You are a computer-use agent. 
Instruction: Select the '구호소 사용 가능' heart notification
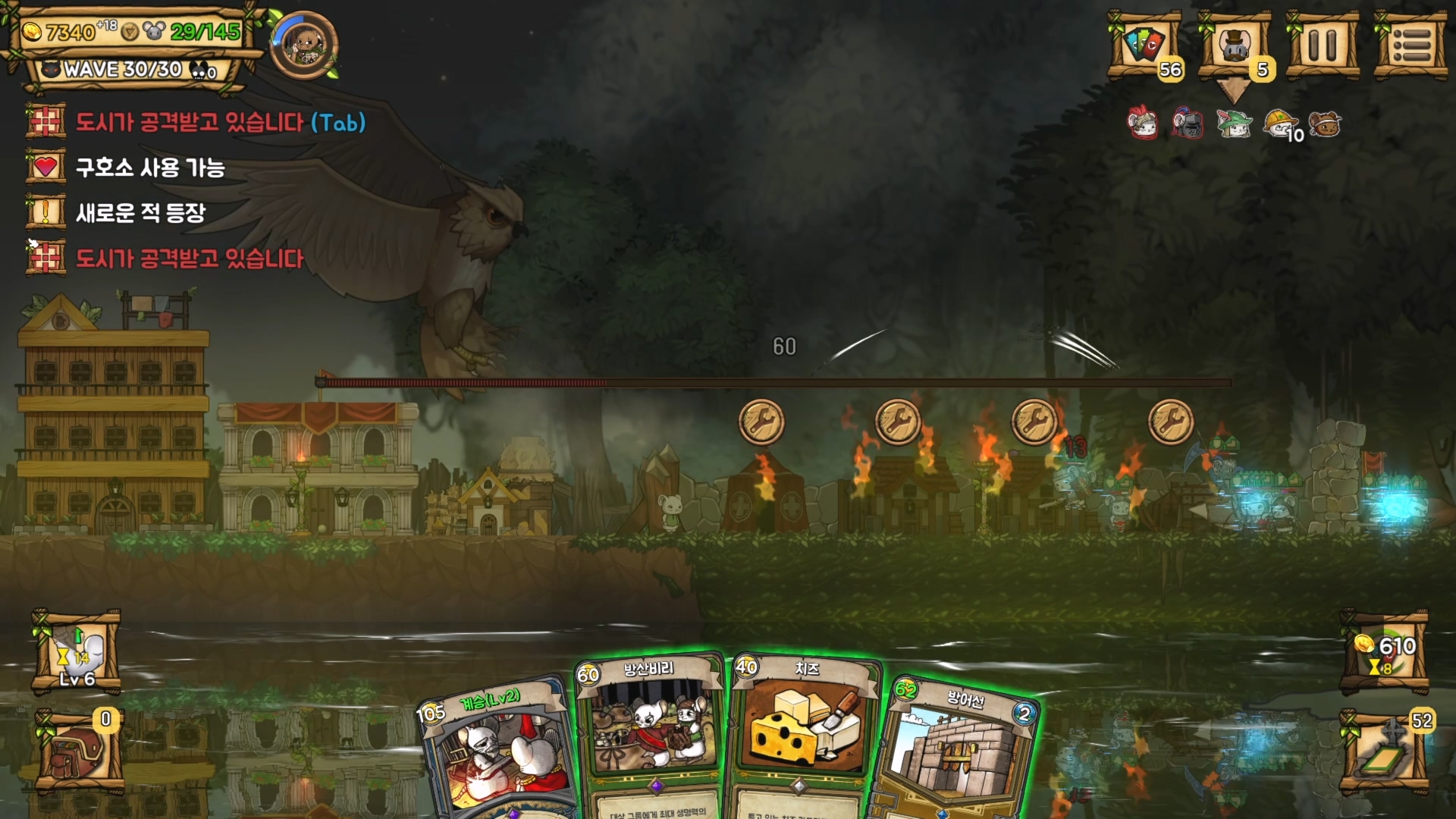tap(150, 168)
